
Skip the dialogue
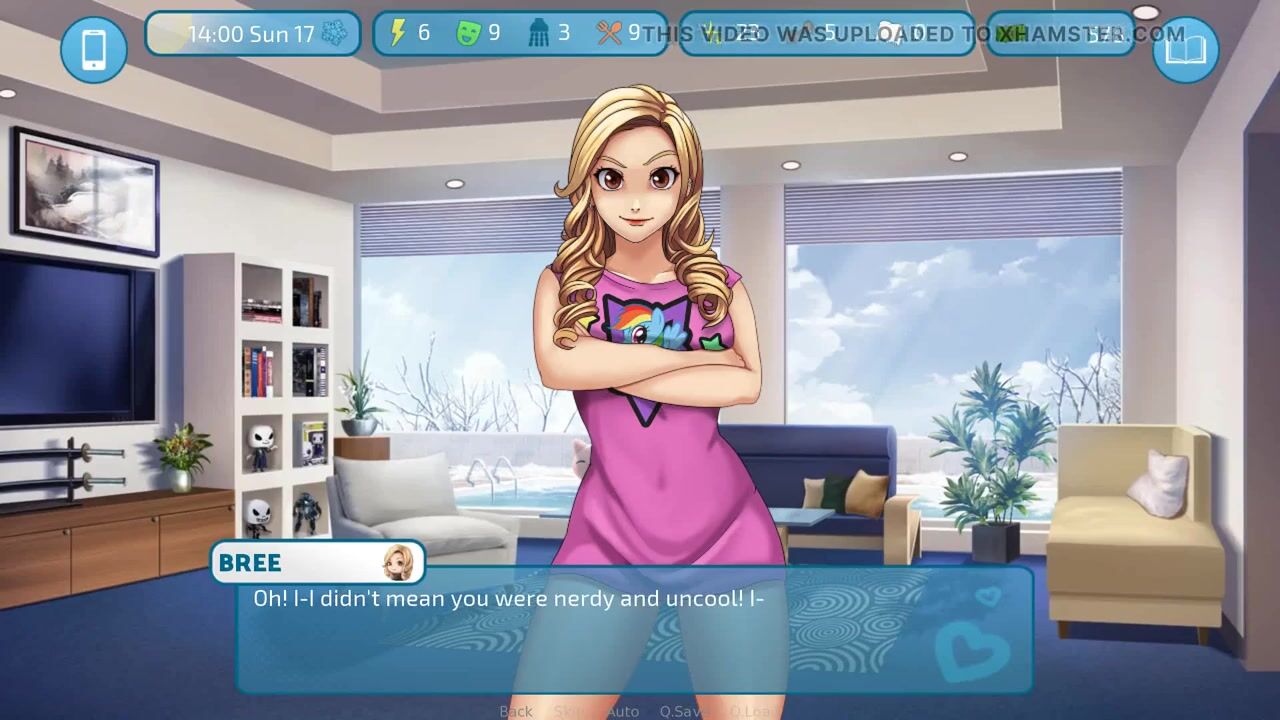coord(570,711)
